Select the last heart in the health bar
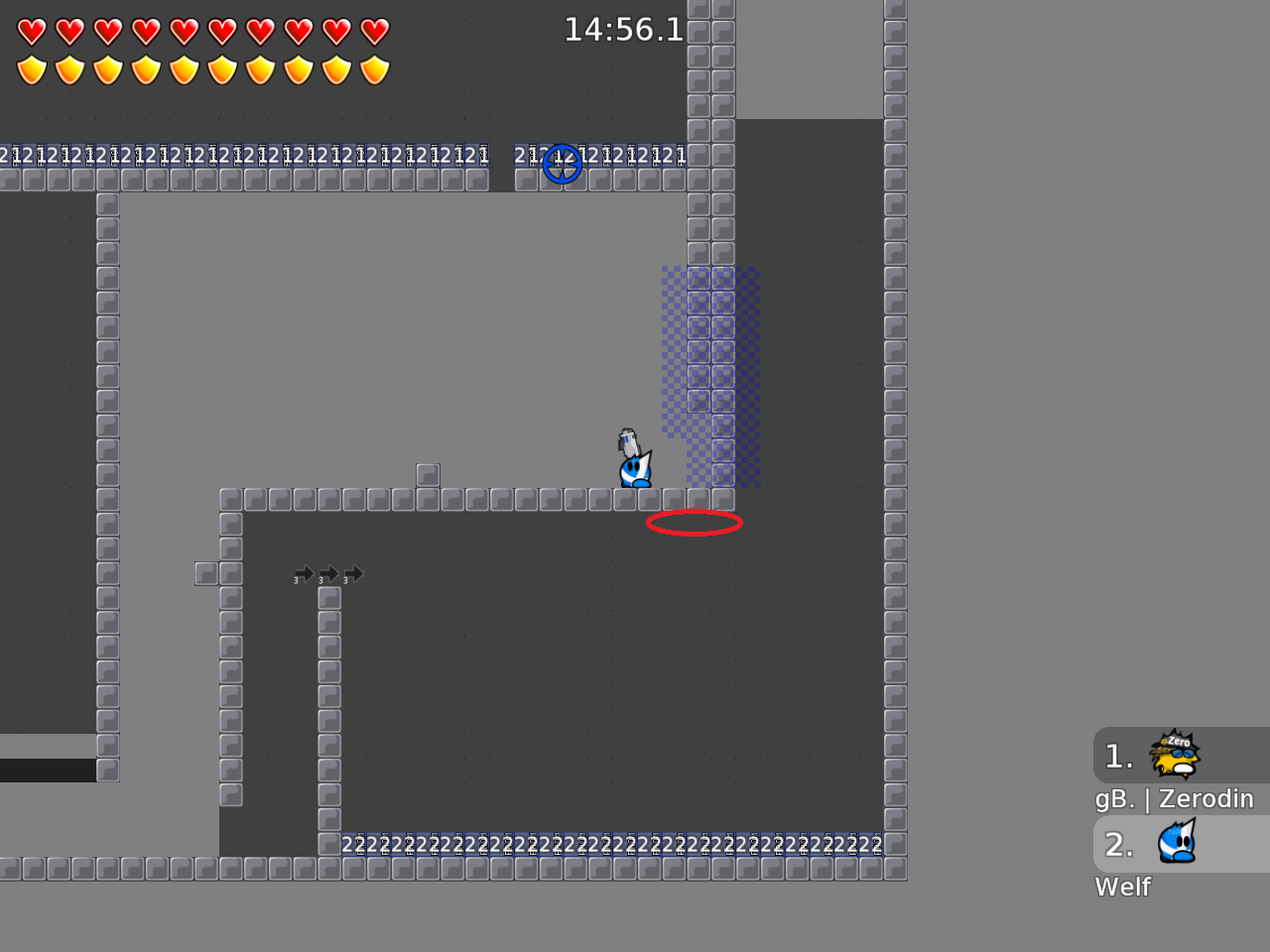Screen dimensions: 1270x952 click(376, 31)
